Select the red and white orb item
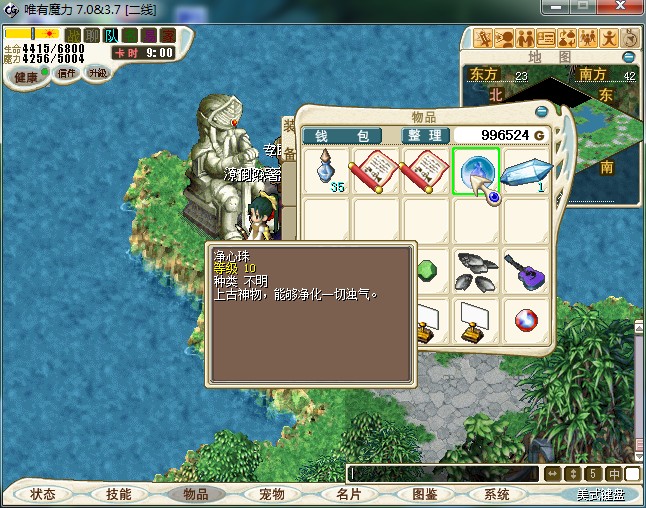This screenshot has height=508, width=646. click(x=526, y=321)
